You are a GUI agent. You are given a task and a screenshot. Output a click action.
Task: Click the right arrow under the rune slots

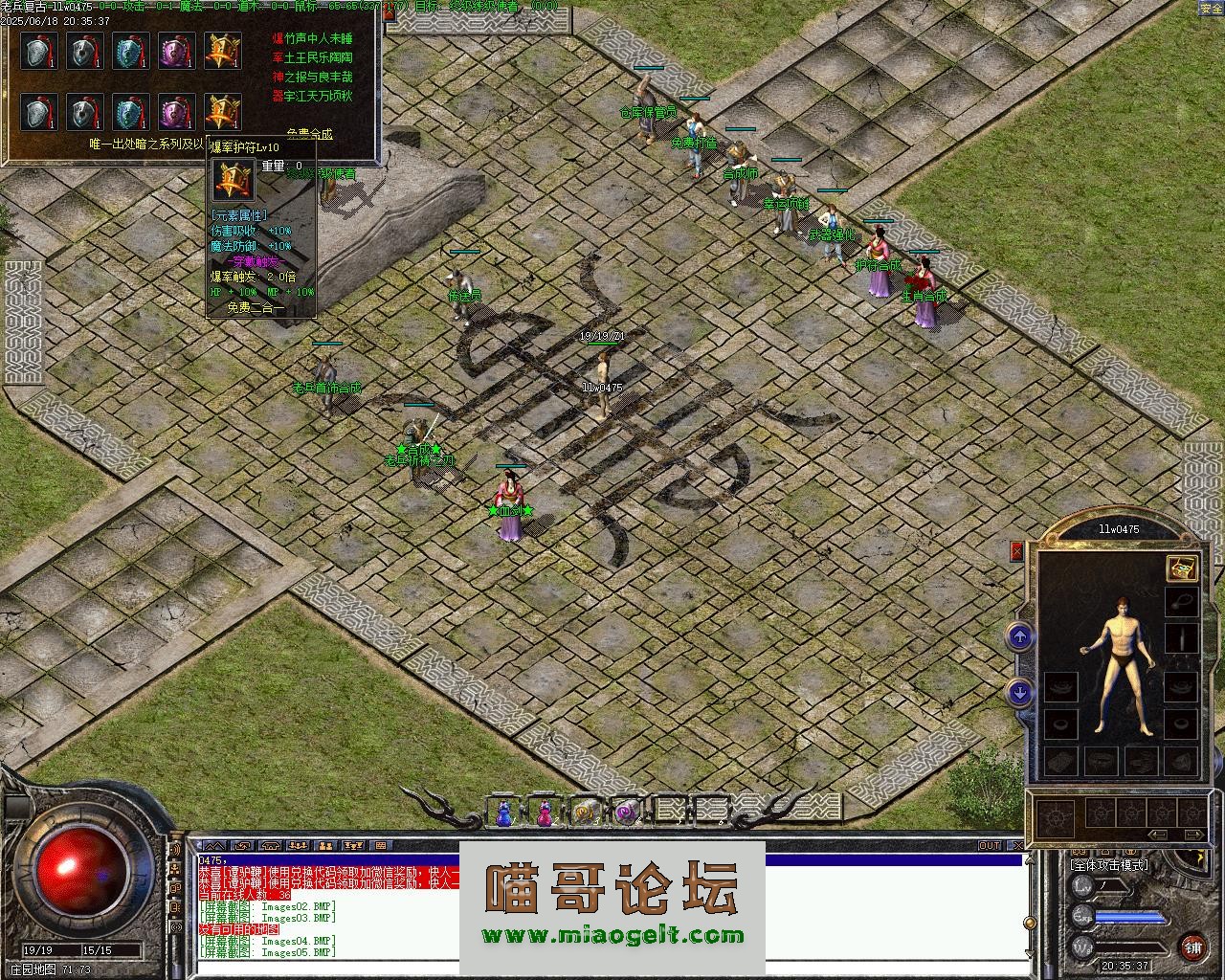click(1192, 835)
